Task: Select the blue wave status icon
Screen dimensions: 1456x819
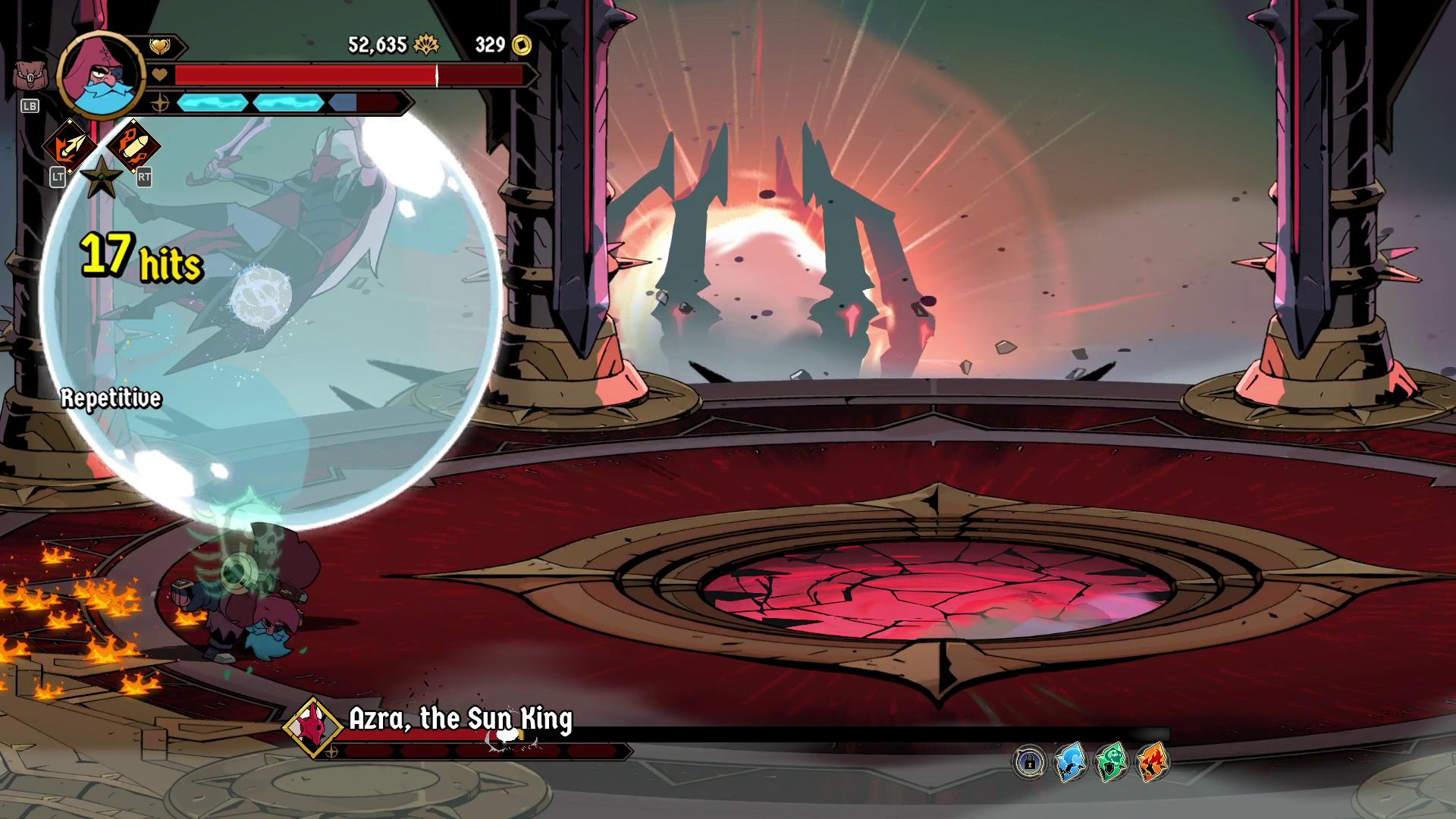Action: tap(1071, 762)
